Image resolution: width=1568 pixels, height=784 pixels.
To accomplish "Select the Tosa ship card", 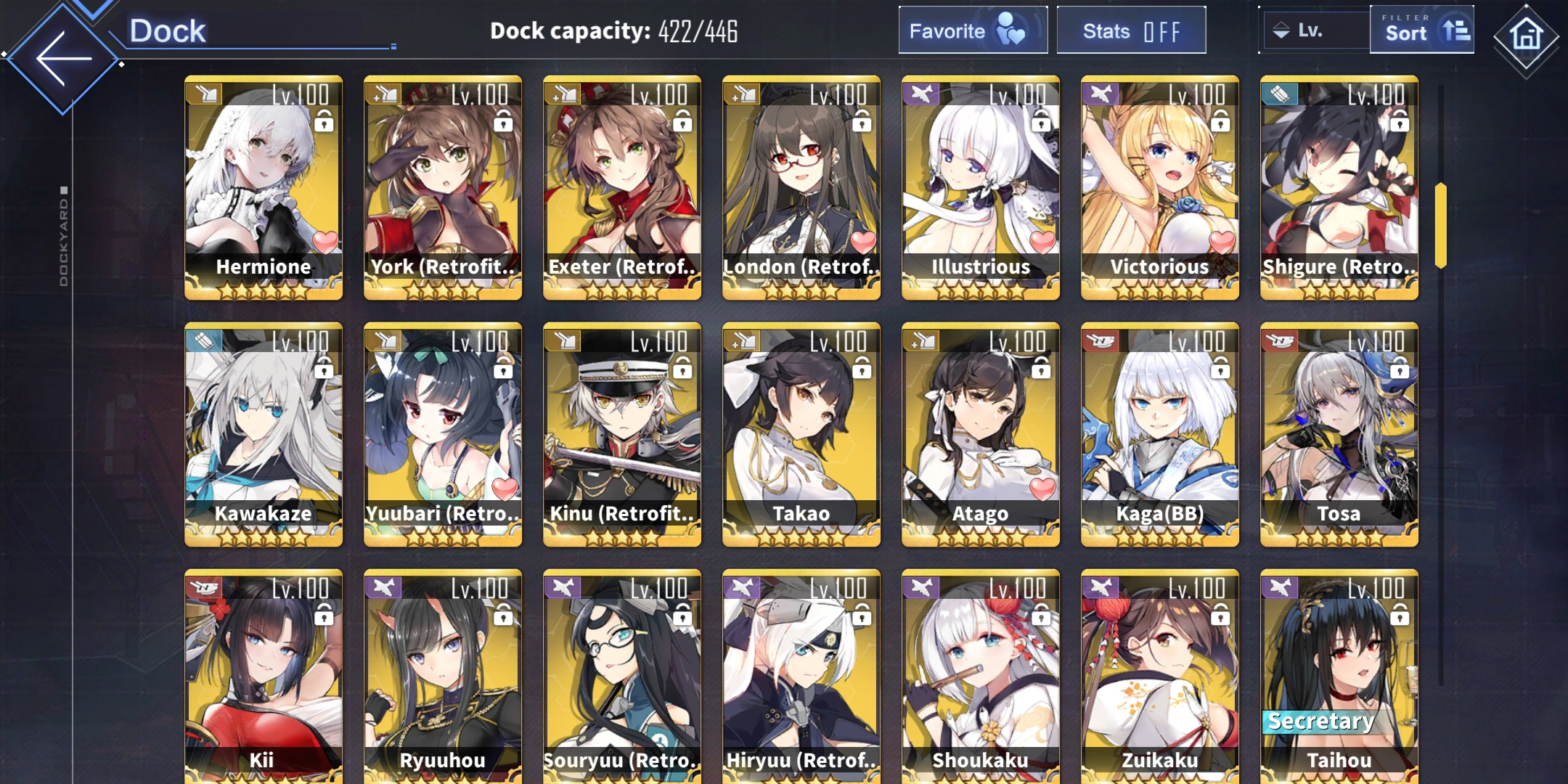I will click(x=1339, y=434).
